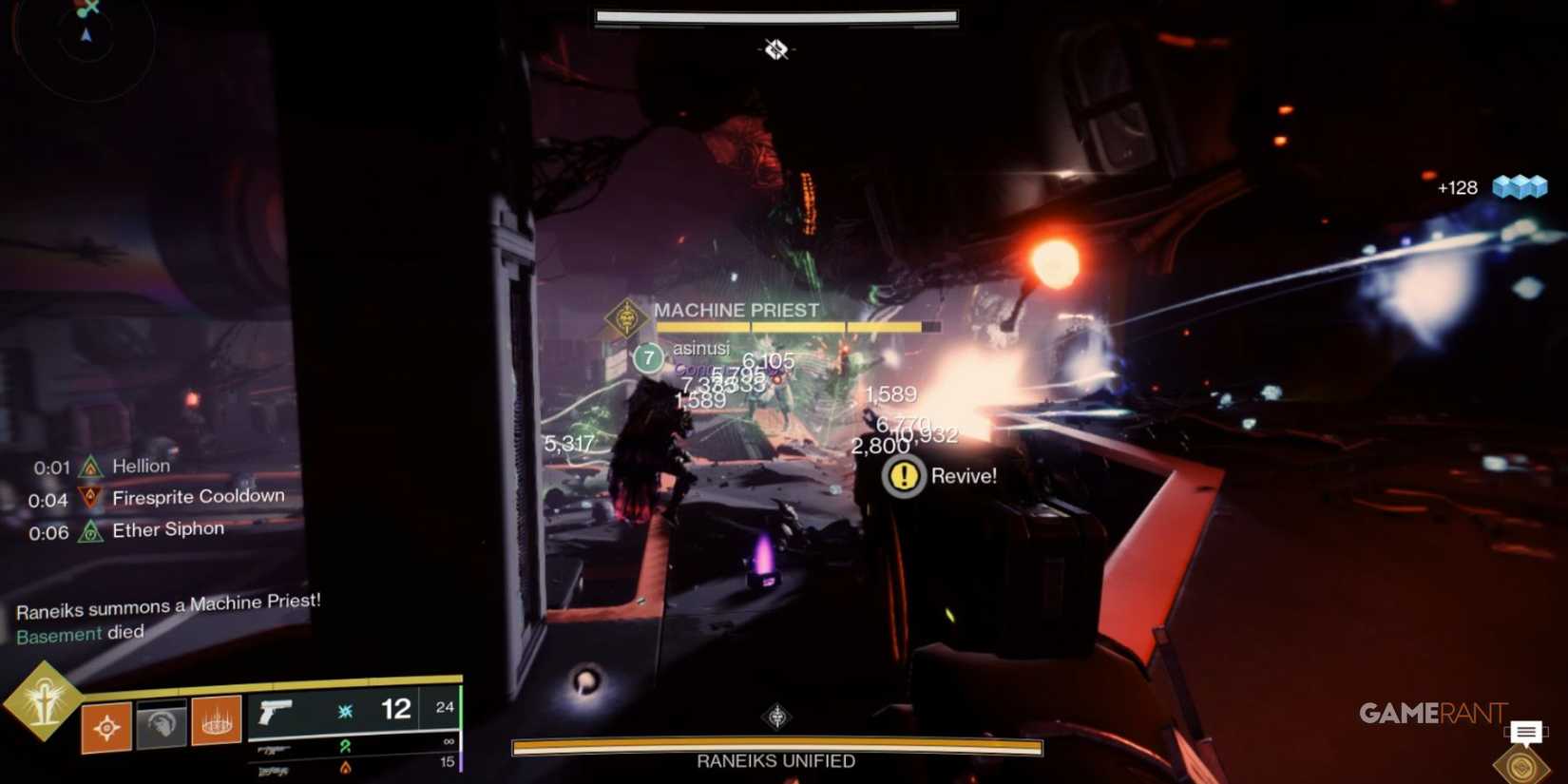
Task: Select the Ether Siphon buff icon
Action: click(x=88, y=528)
